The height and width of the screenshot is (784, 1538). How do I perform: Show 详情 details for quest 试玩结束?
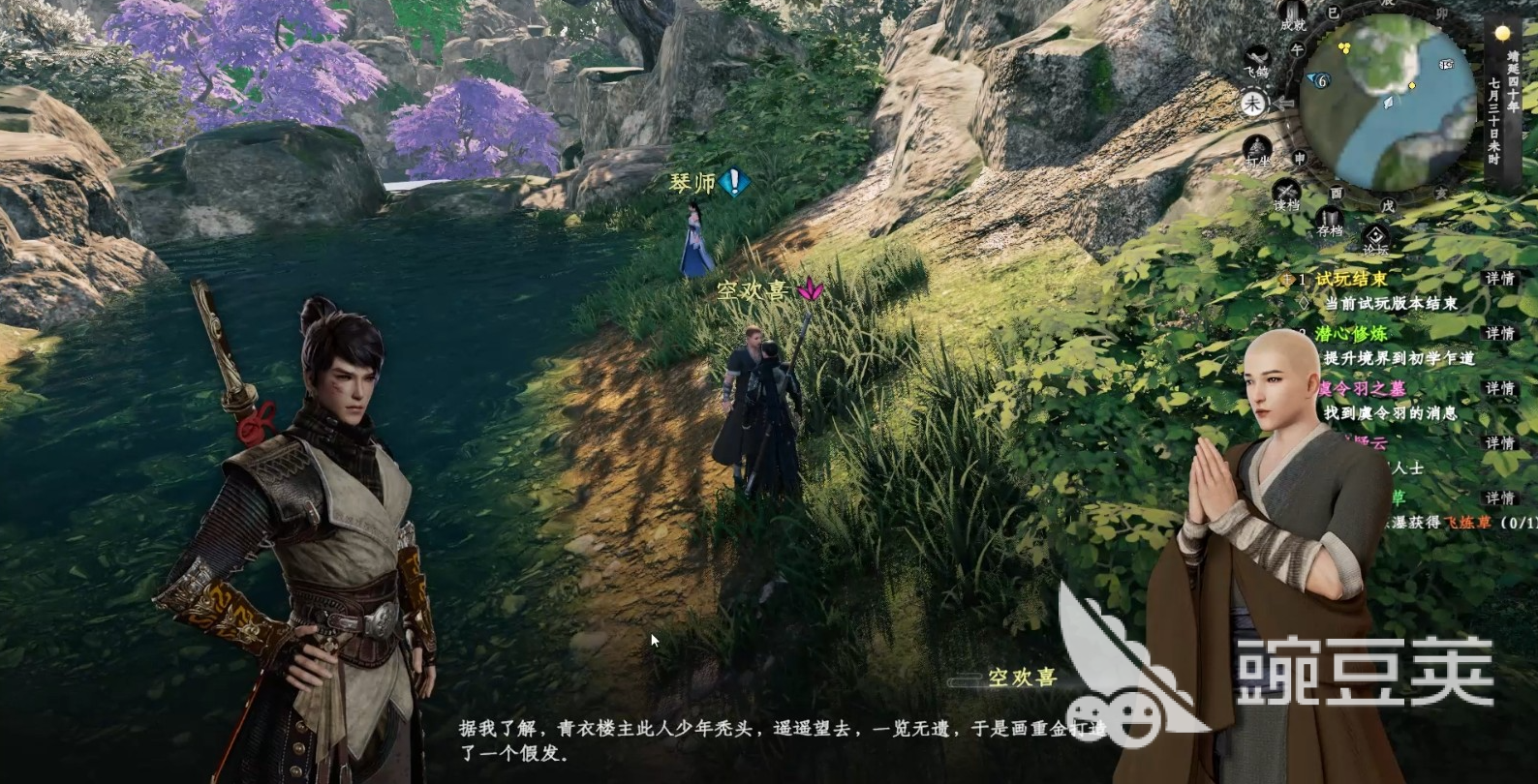click(x=1499, y=279)
